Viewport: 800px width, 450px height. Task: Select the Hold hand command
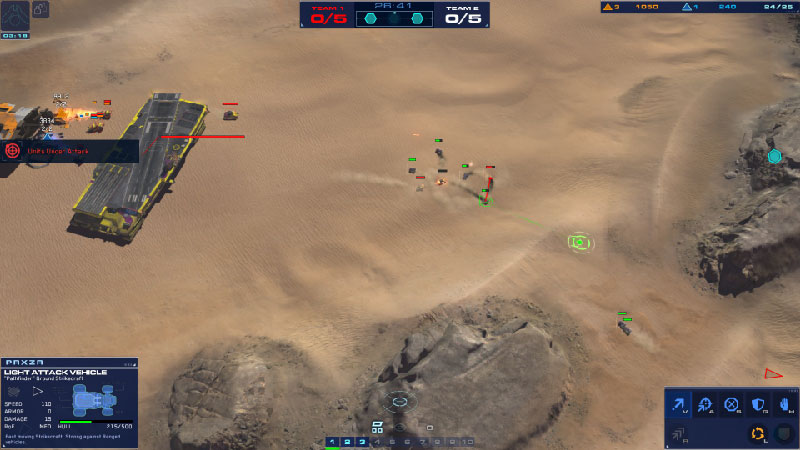784,405
